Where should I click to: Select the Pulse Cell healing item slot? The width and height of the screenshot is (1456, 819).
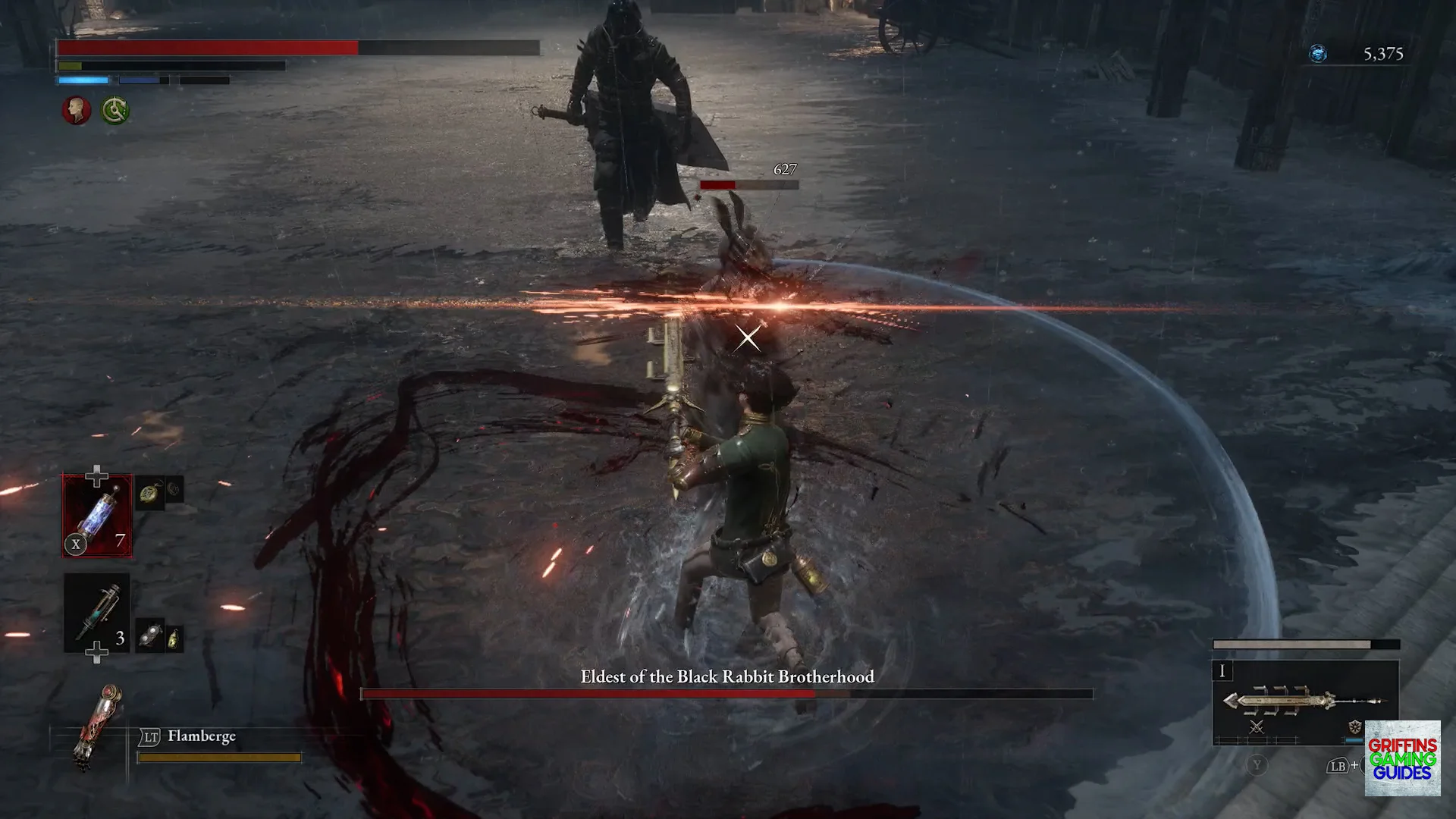pos(97,516)
